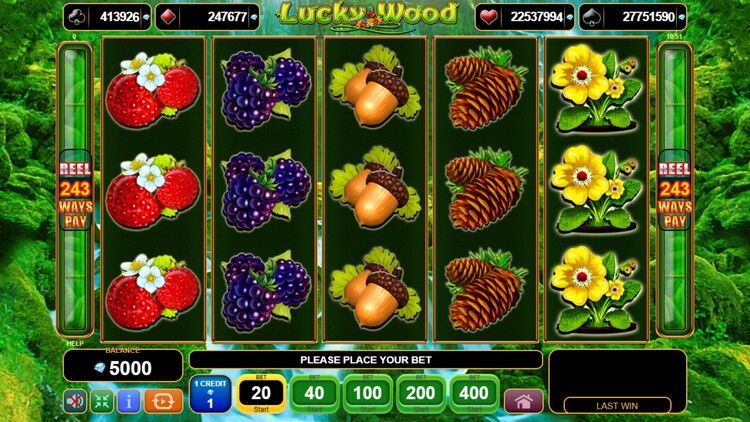Spin with the 200 bet button
The image size is (750, 422).
(x=421, y=394)
